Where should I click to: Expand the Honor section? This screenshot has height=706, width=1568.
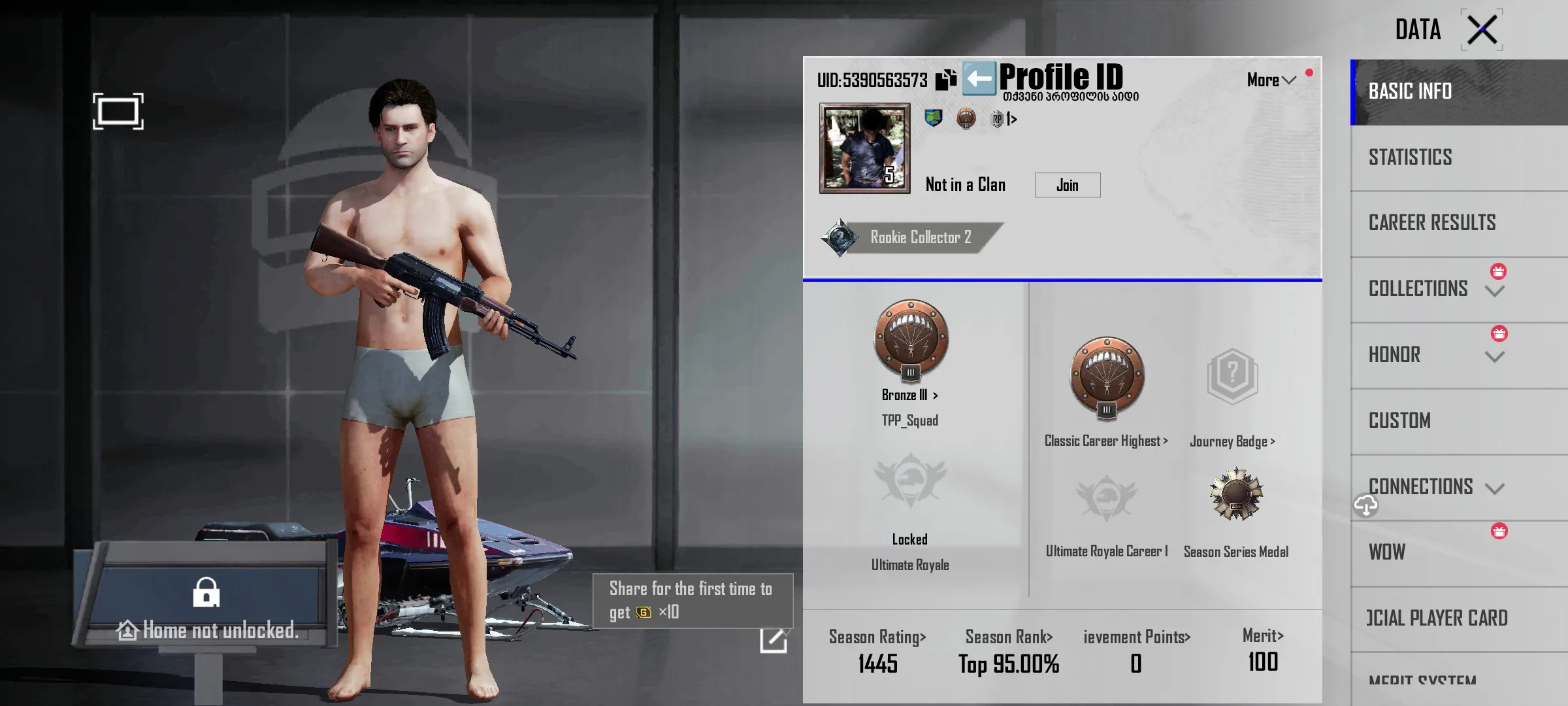[1494, 356]
